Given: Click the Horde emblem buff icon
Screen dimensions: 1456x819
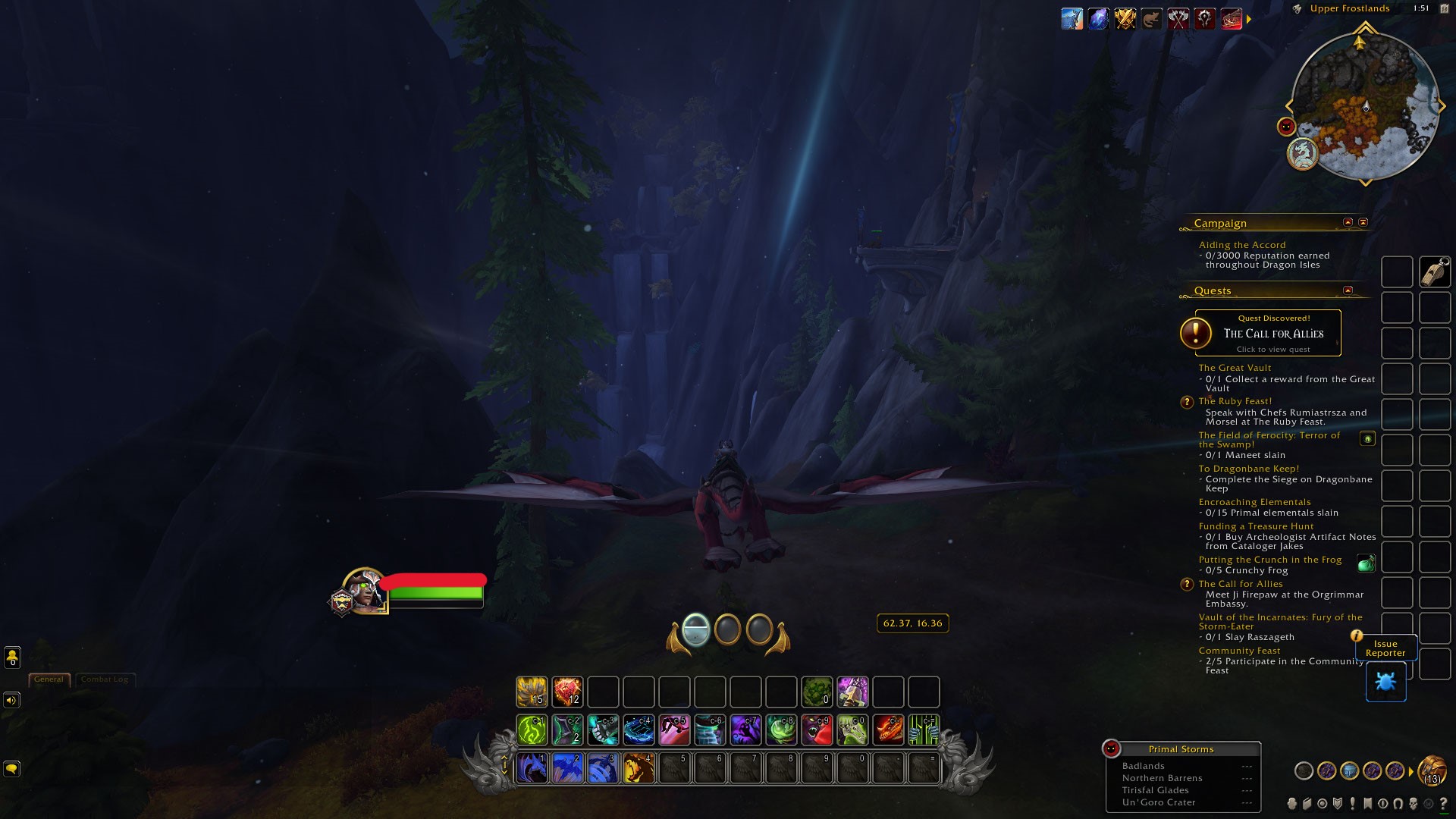Looking at the screenshot, I should coord(1204,18).
